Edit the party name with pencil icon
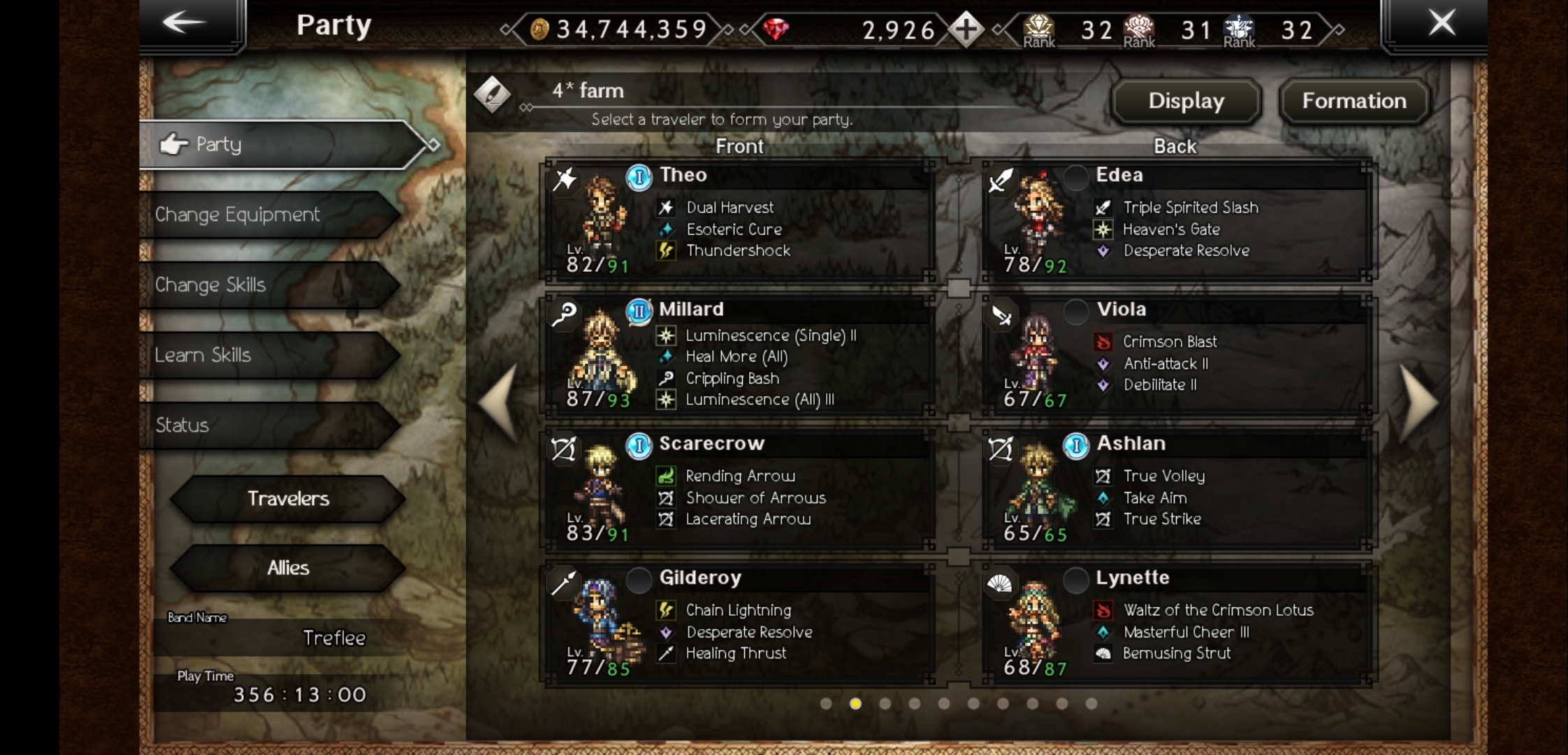Viewport: 1568px width, 755px height. [493, 94]
